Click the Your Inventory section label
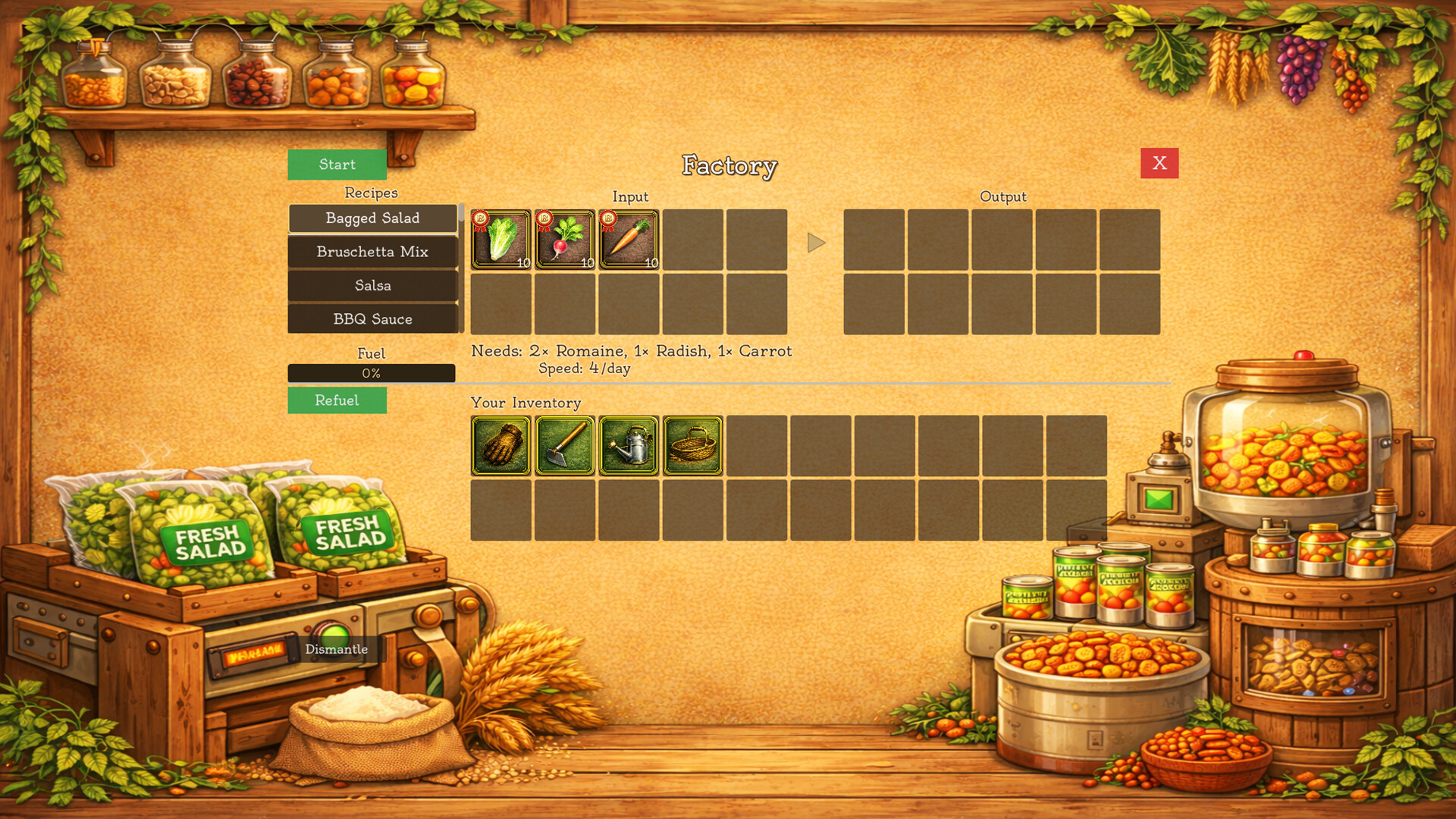This screenshot has width=1456, height=819. pyautogui.click(x=525, y=403)
